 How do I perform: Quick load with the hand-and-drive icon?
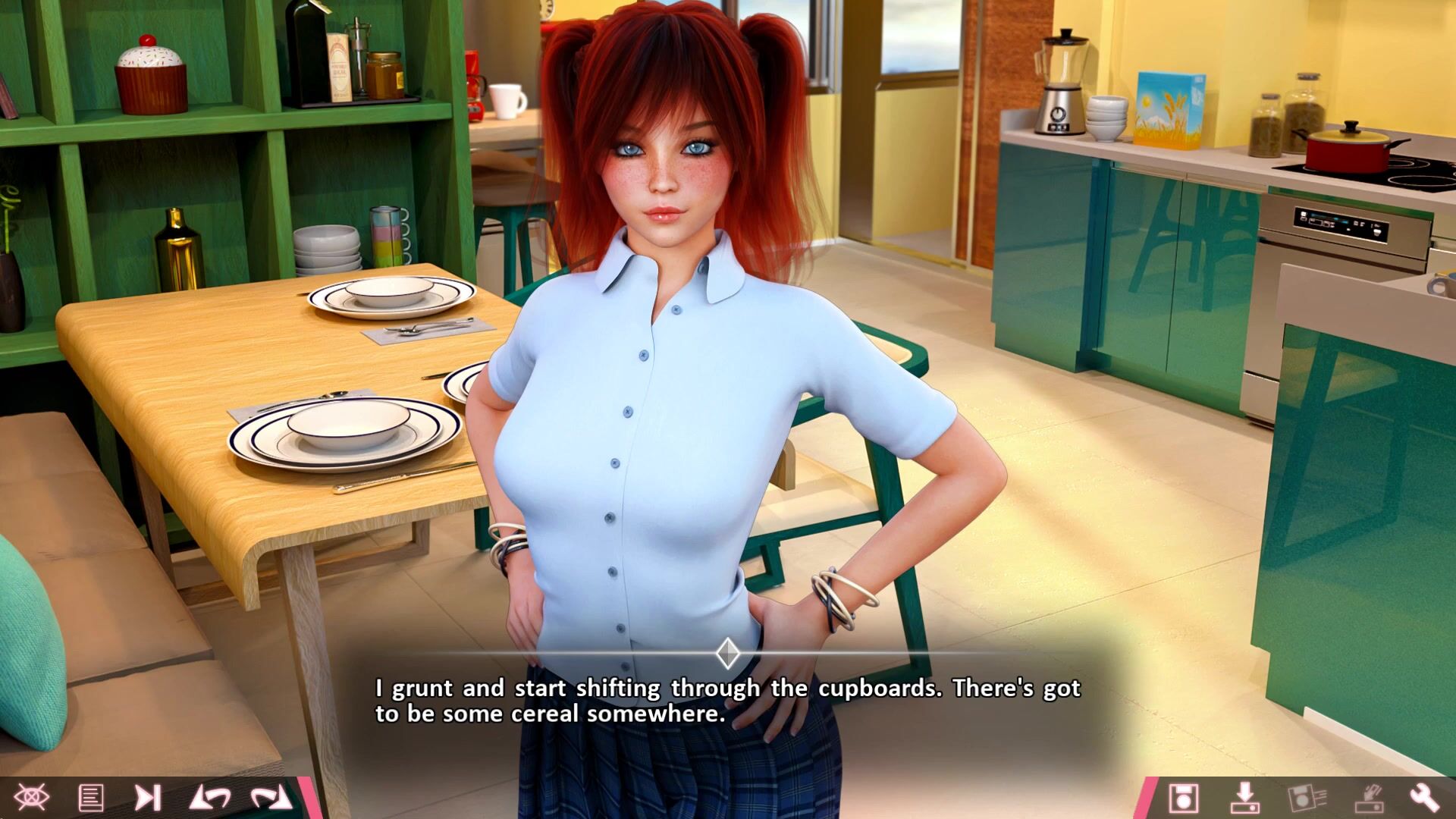pyautogui.click(x=1367, y=798)
